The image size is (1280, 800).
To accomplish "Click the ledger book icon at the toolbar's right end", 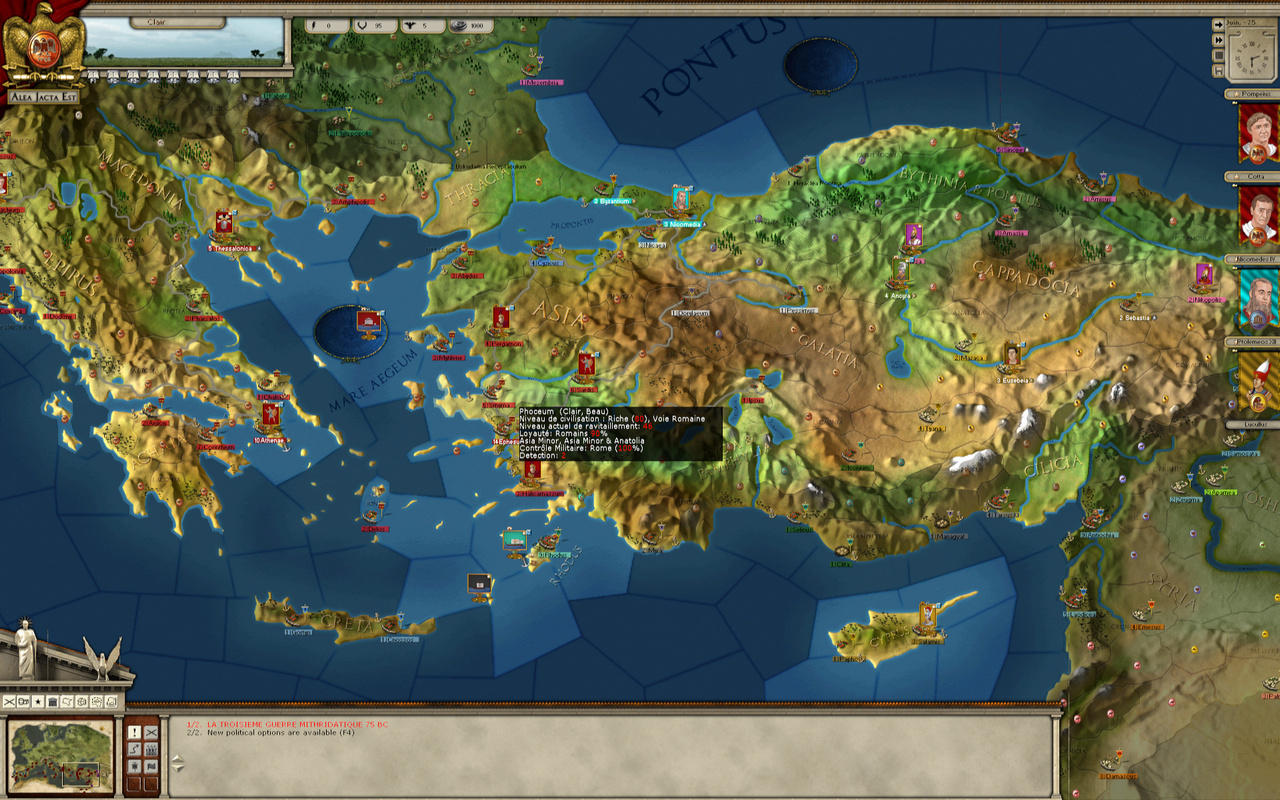I will [x=110, y=701].
